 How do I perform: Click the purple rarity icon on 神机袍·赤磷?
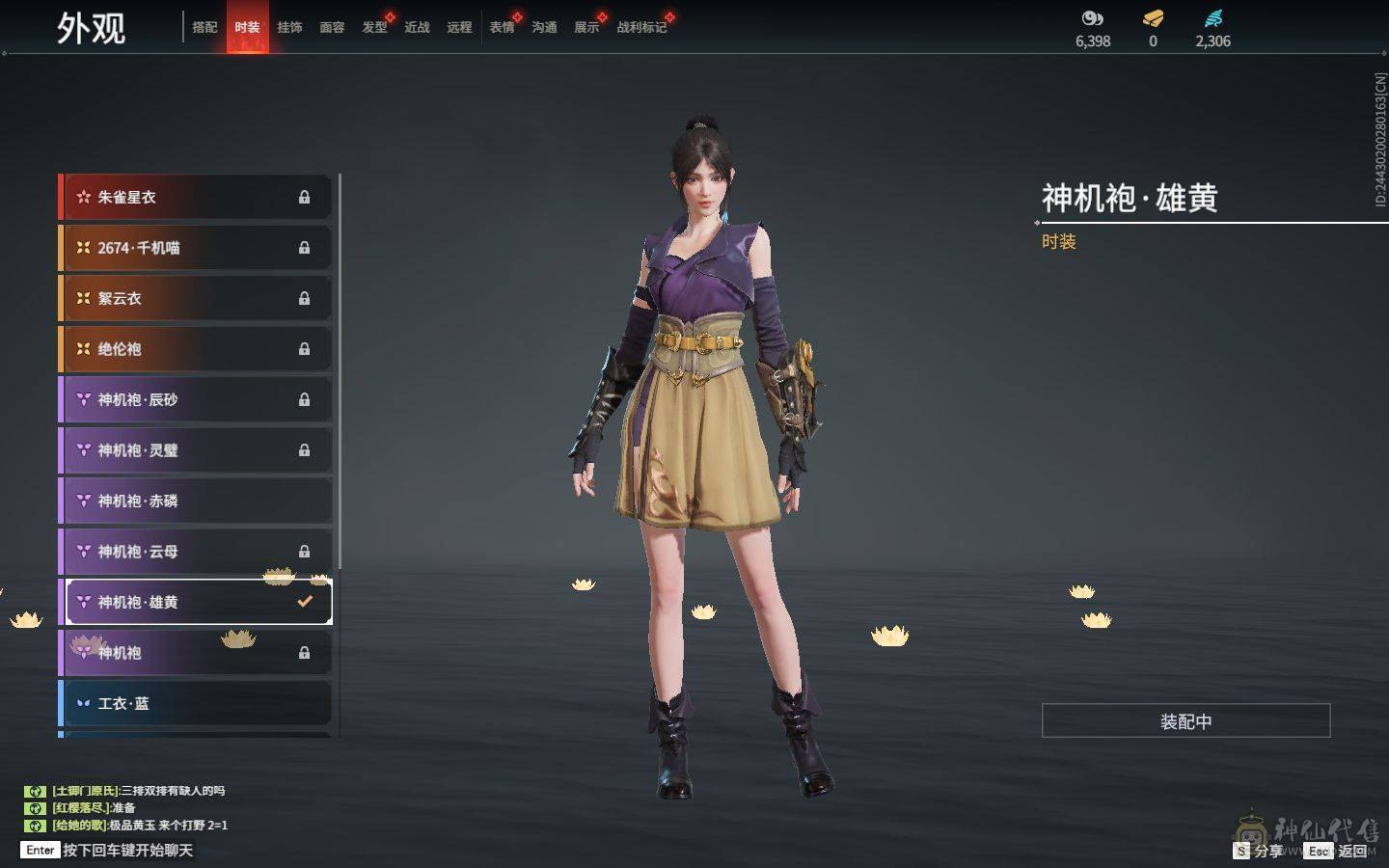[x=82, y=501]
